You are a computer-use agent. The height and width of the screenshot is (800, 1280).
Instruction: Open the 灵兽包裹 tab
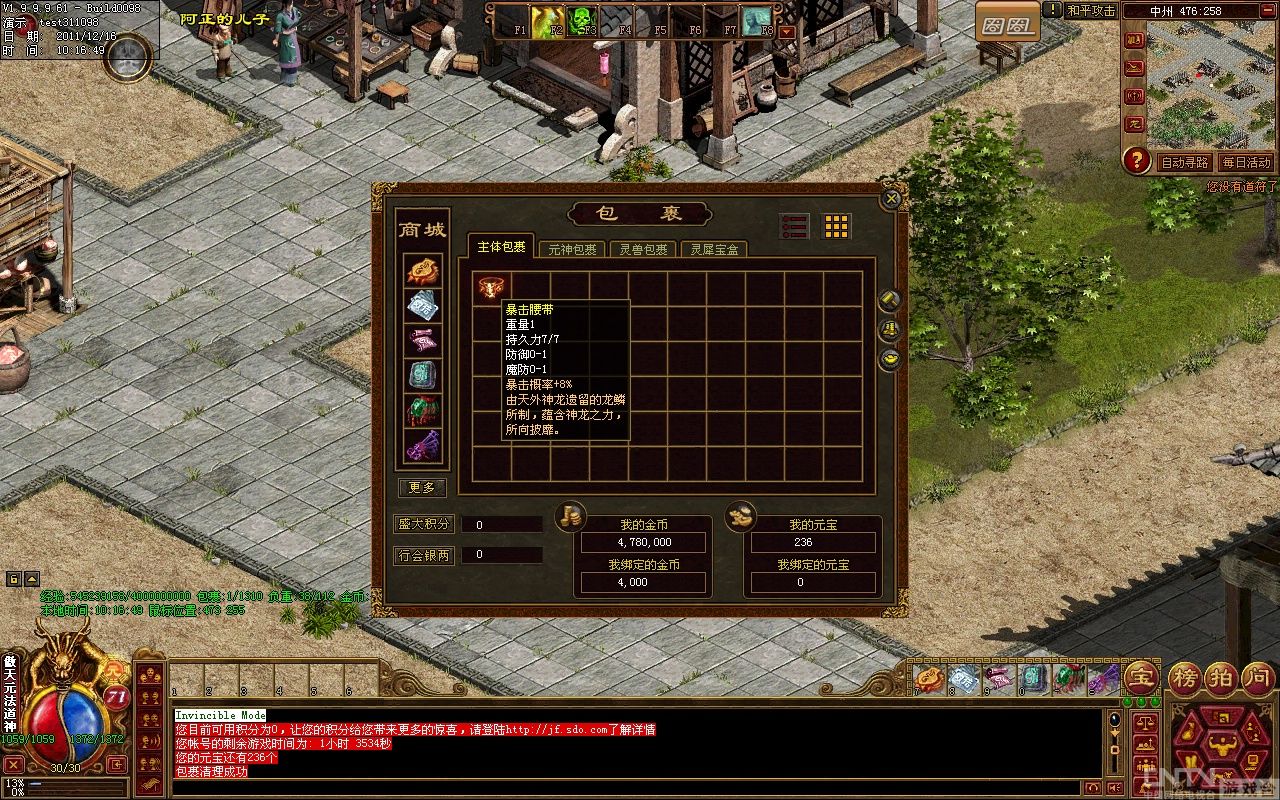click(643, 249)
